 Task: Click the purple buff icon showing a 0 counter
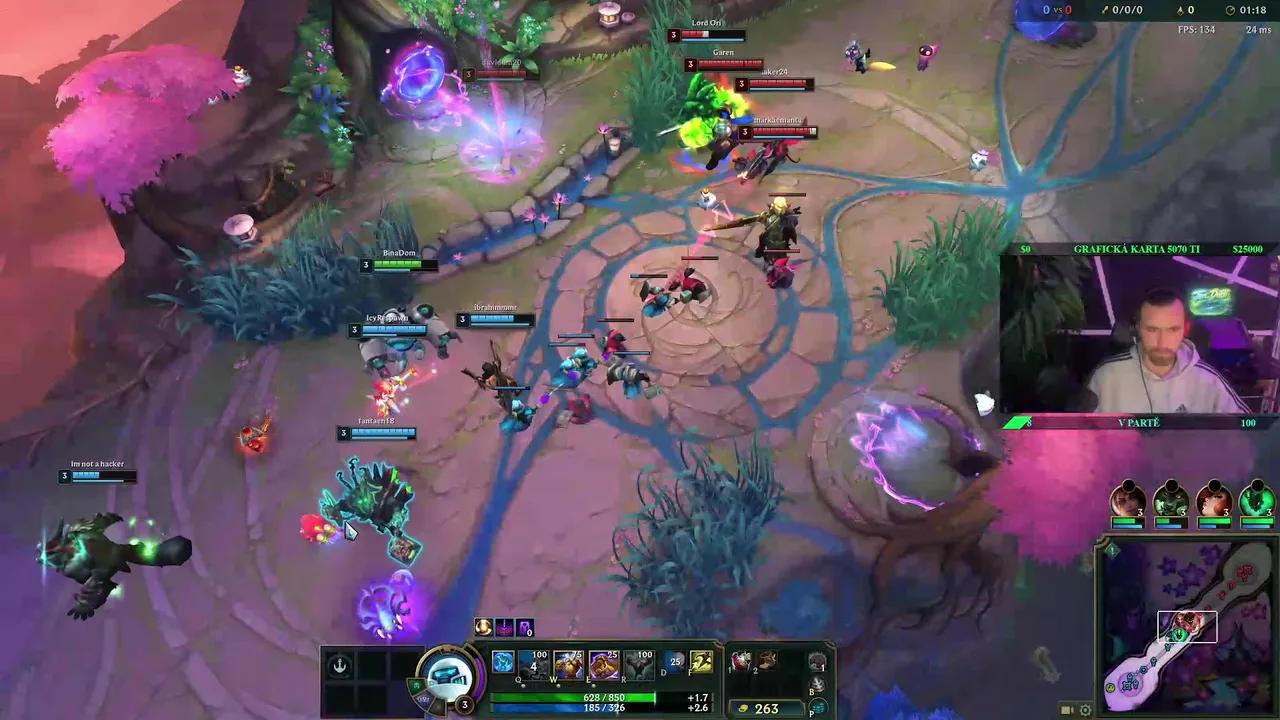[x=525, y=628]
